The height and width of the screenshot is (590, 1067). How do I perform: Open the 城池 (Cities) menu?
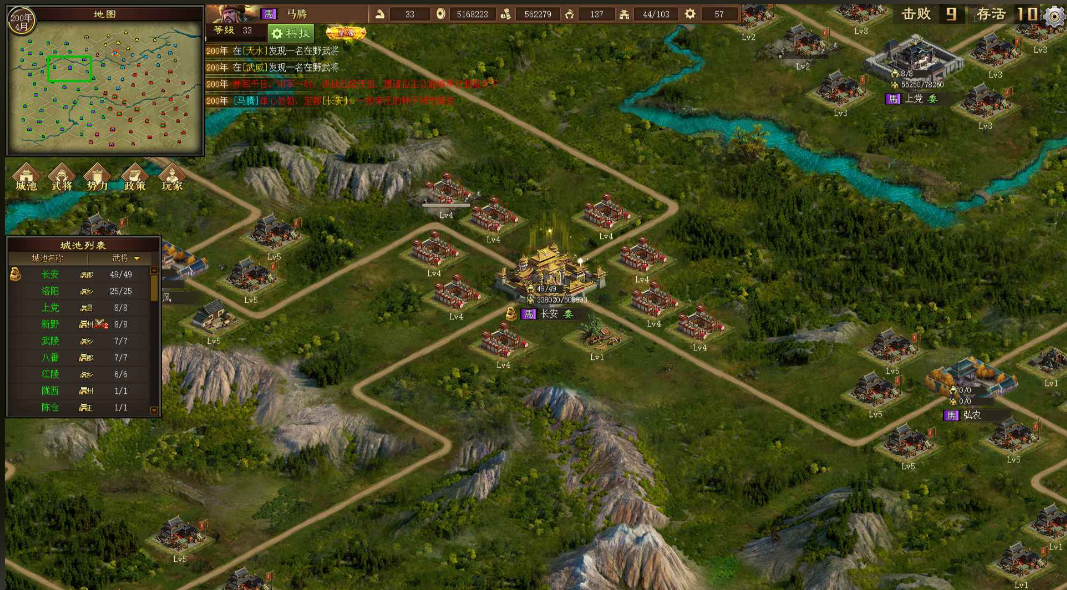[x=26, y=177]
